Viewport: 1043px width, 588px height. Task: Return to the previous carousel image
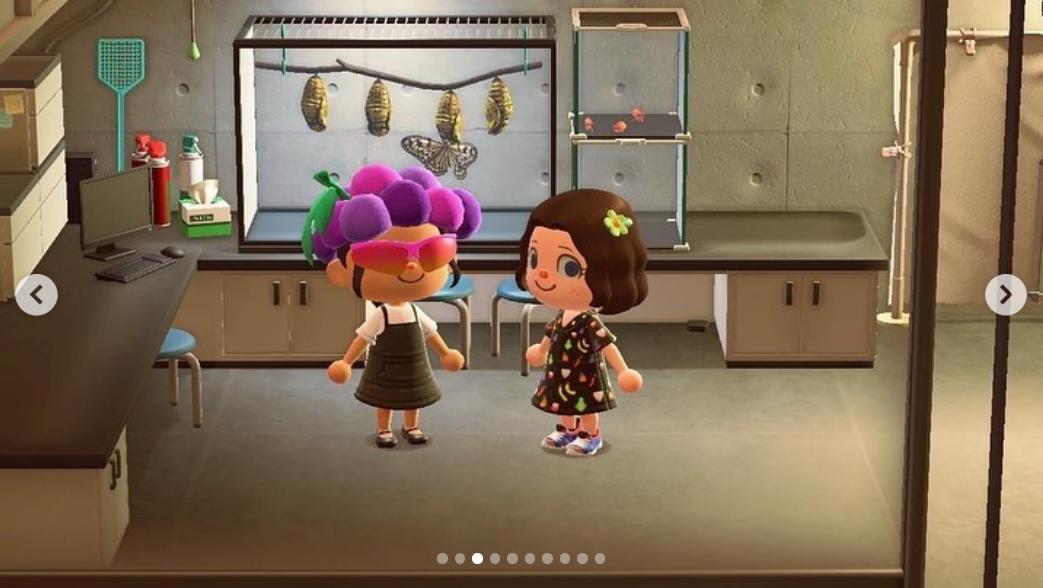[37, 295]
